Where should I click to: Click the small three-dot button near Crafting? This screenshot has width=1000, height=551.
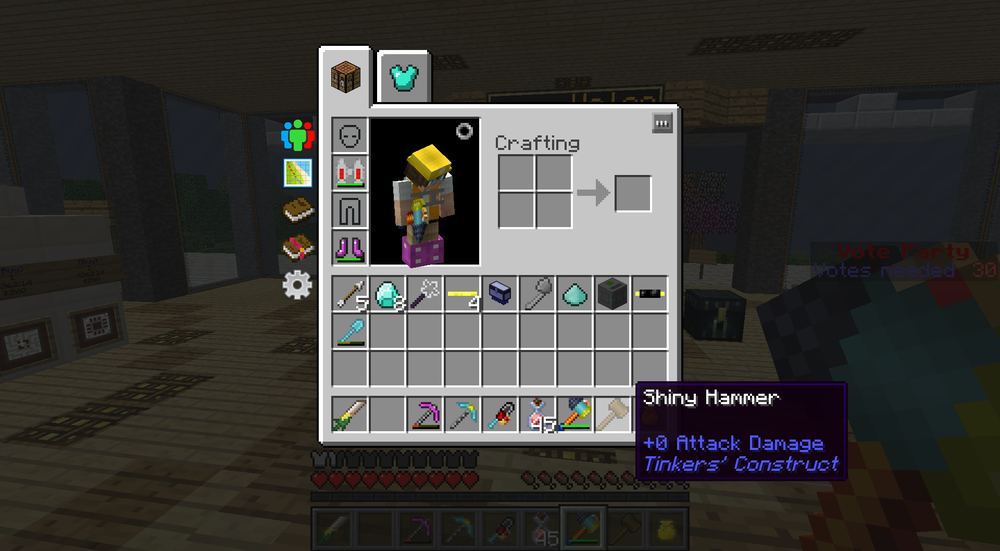coord(661,123)
